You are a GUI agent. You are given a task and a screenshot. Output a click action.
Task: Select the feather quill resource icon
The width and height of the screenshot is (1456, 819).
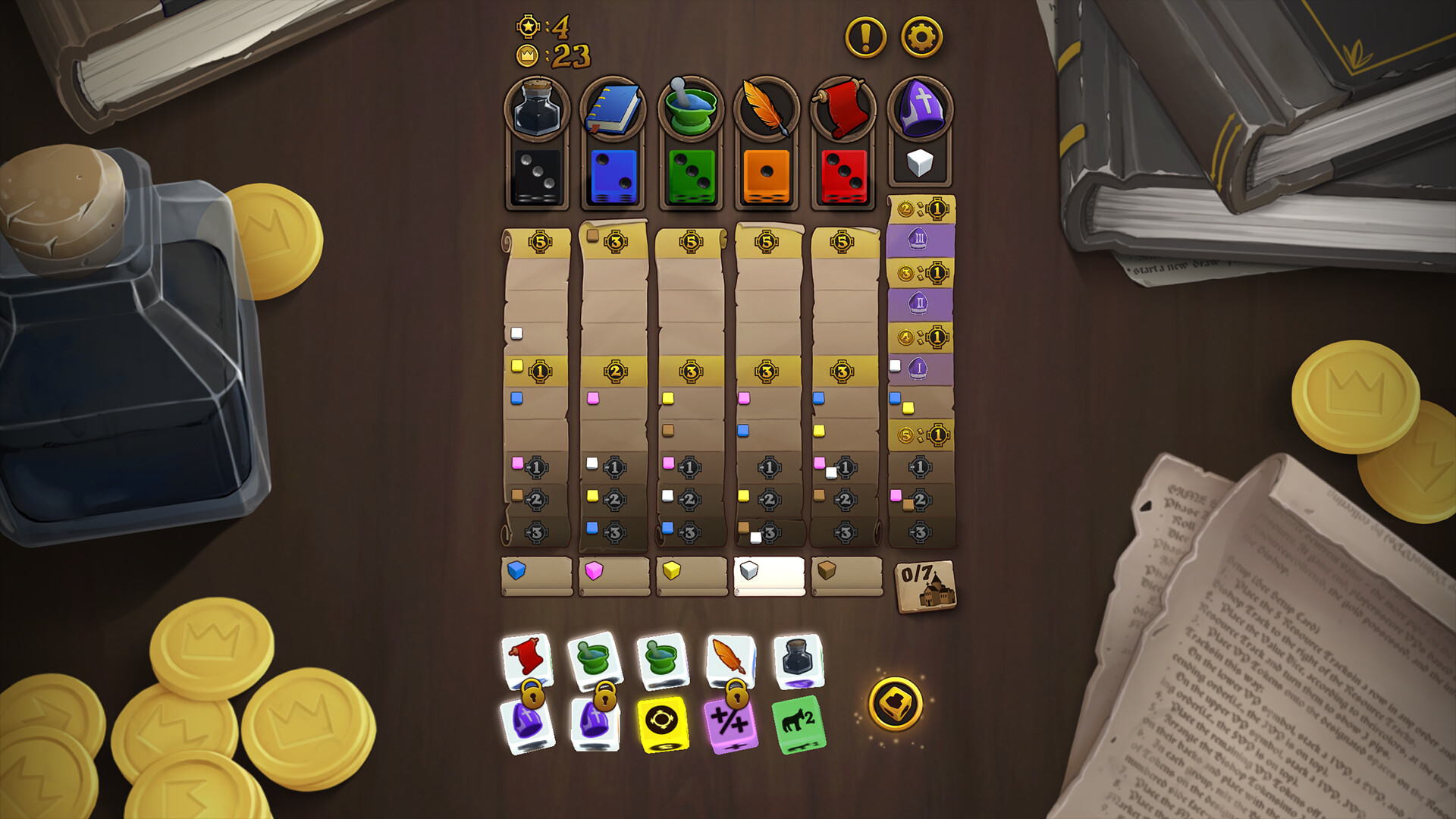point(767,106)
